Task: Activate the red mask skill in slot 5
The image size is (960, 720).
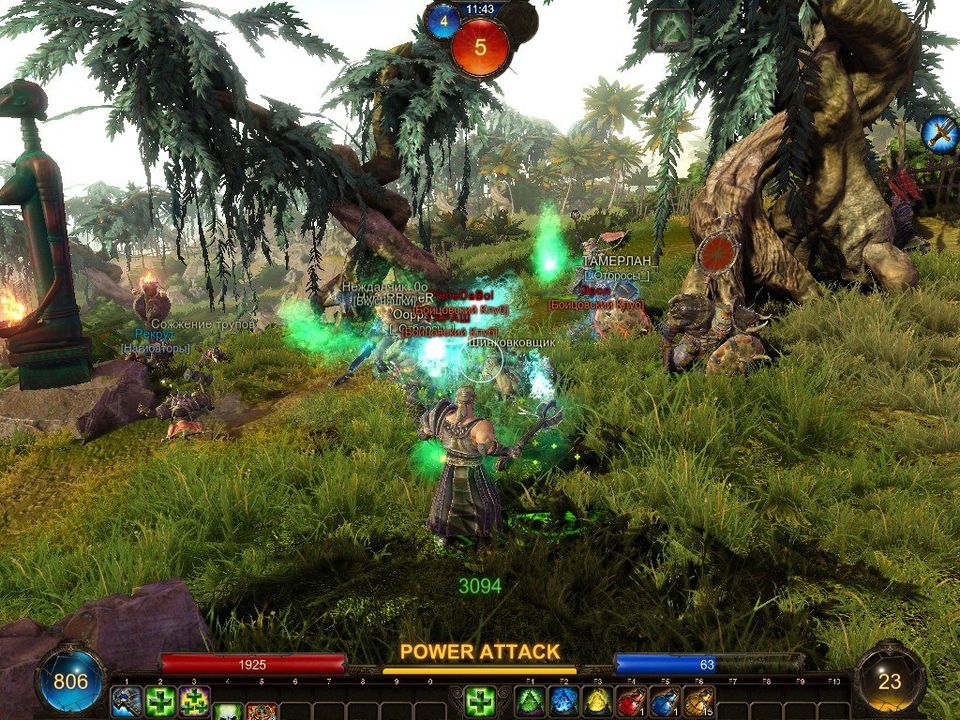Action: (262, 712)
